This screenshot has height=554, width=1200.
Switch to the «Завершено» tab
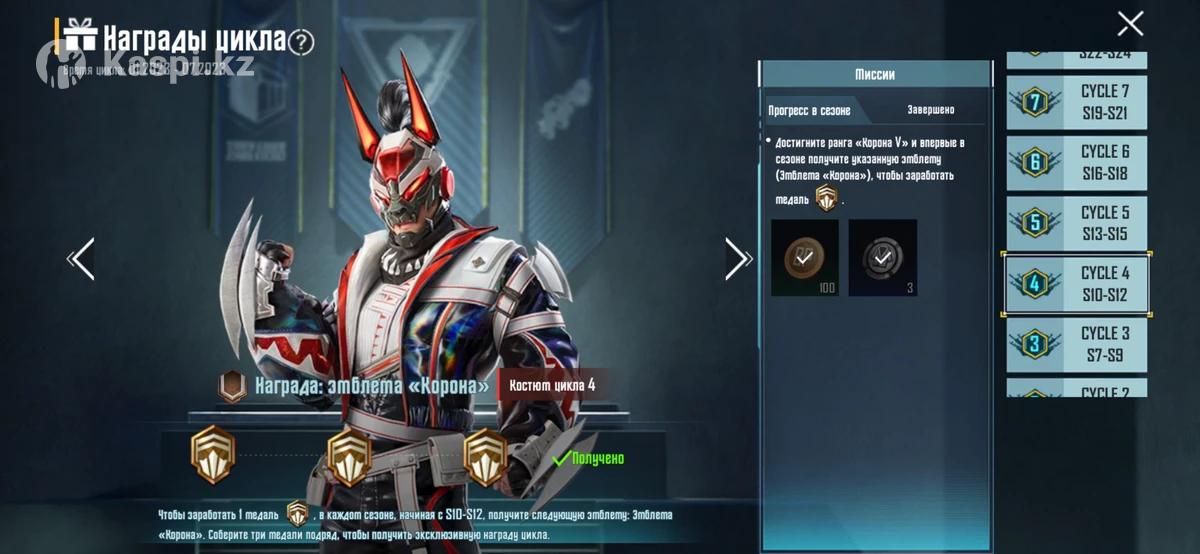coord(930,110)
